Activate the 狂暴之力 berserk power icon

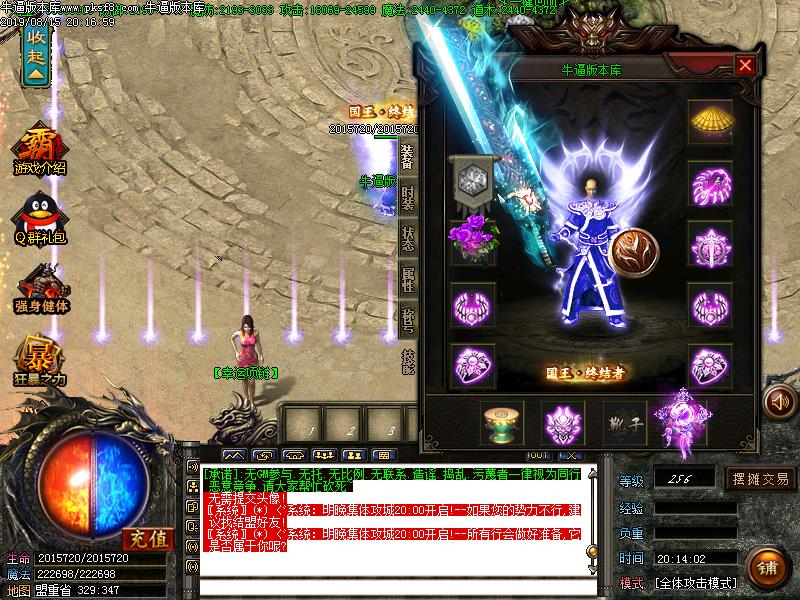pyautogui.click(x=40, y=360)
